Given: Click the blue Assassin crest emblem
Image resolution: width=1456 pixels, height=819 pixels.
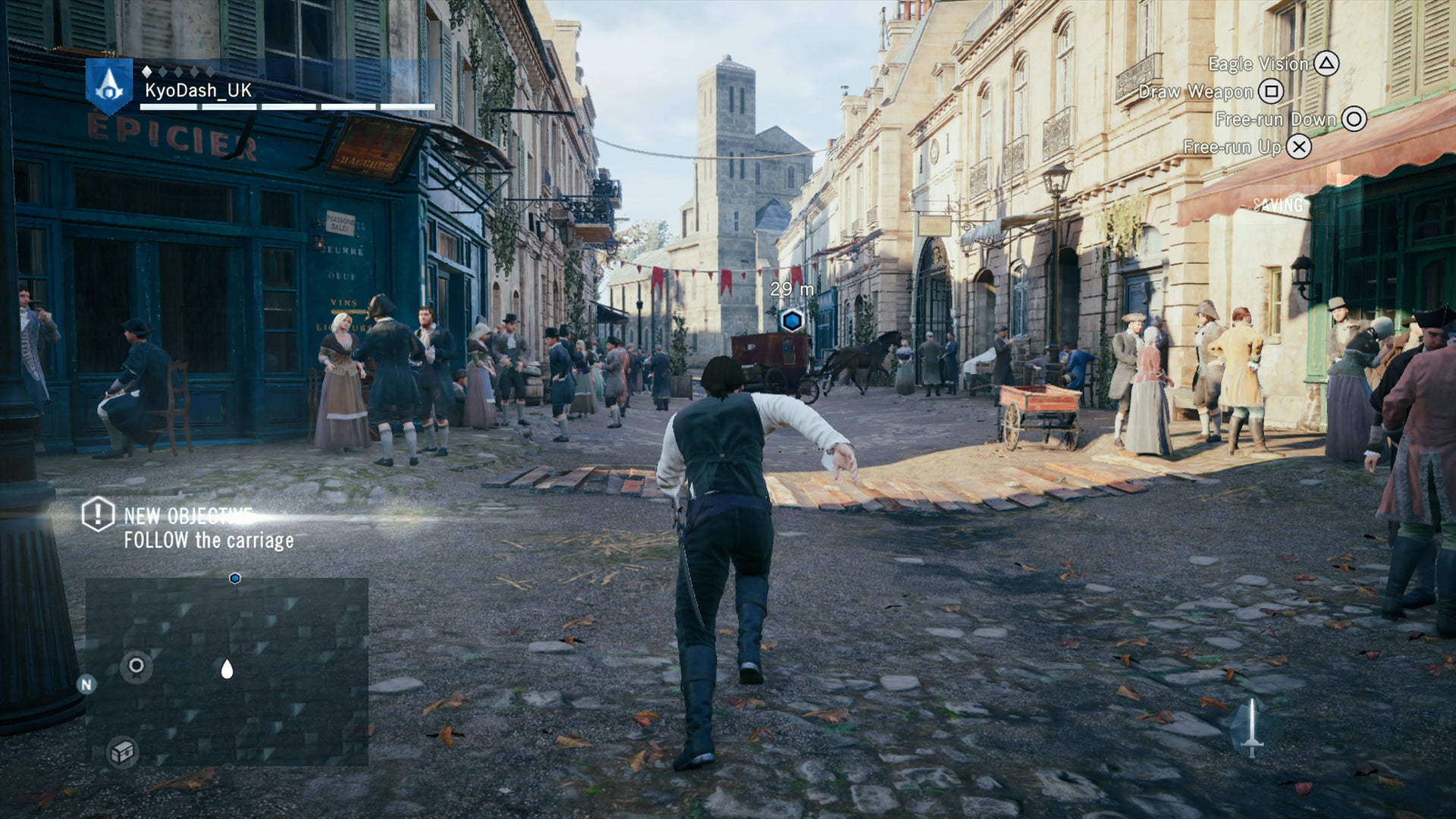Looking at the screenshot, I should (x=108, y=85).
